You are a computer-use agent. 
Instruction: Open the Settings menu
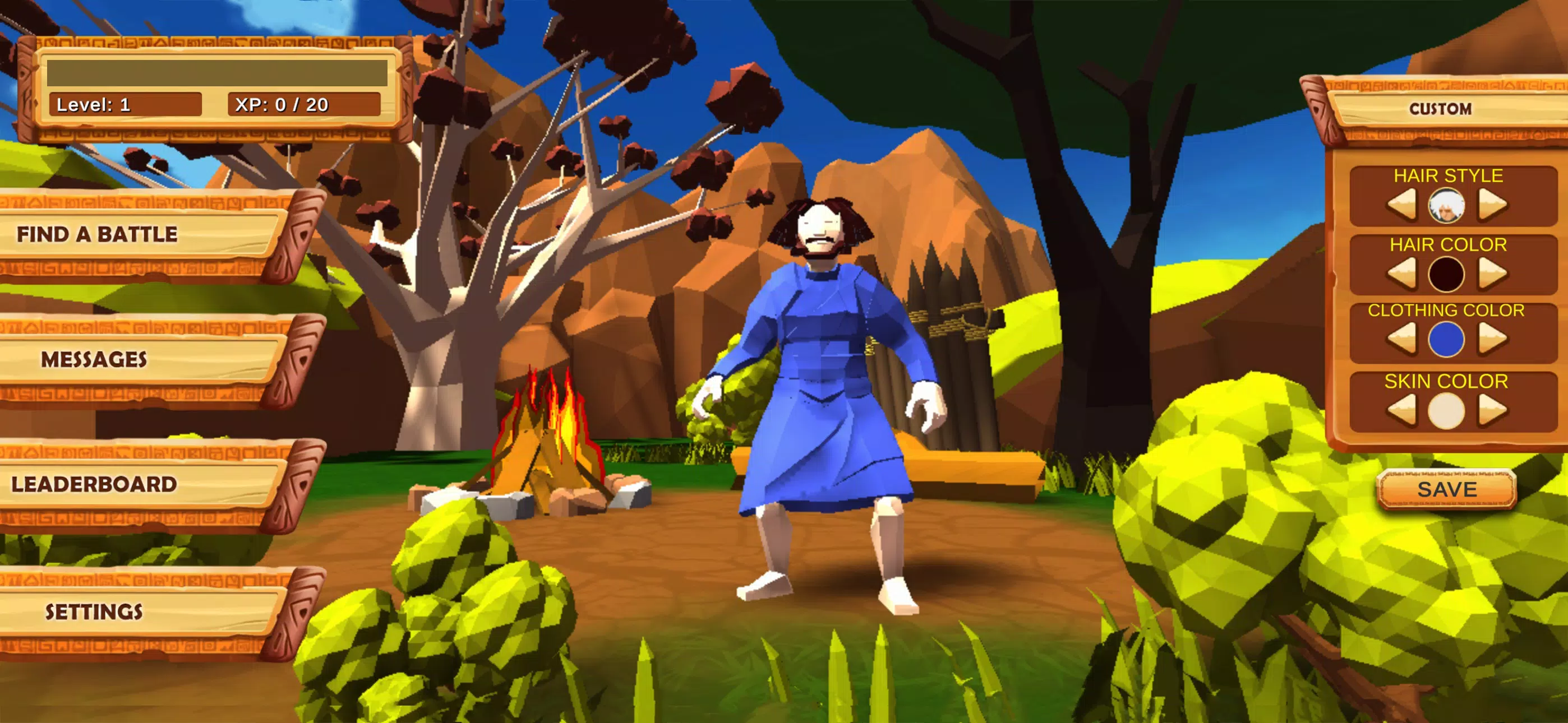pos(95,610)
